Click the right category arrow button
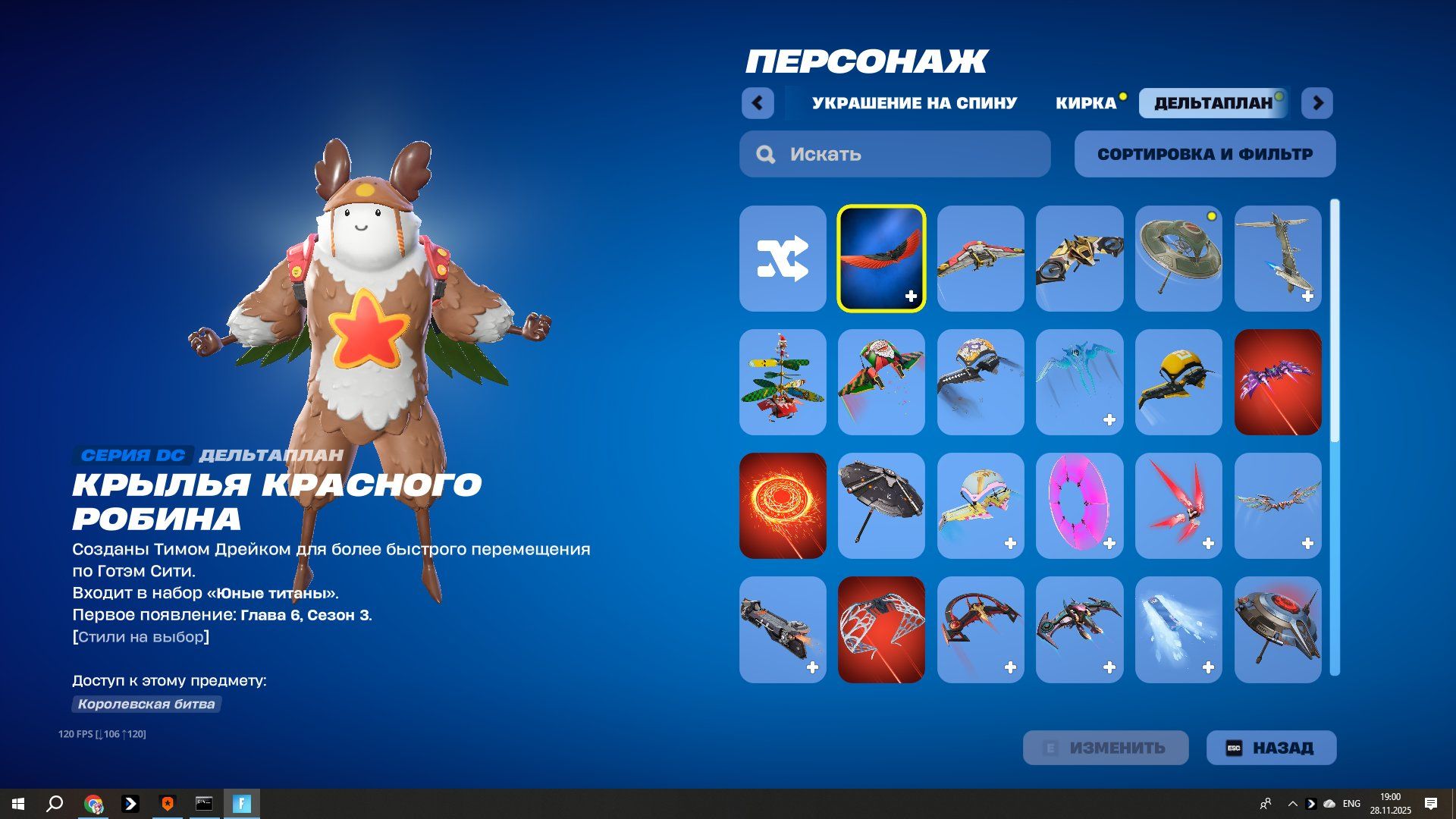The width and height of the screenshot is (1456, 819). 1317,103
